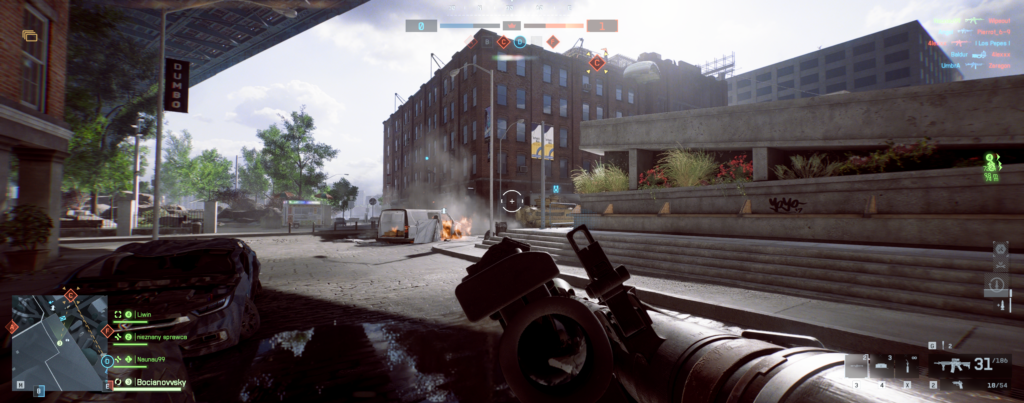This screenshot has height=403, width=1024.
Task: Click objective A marker on minimap edge
Action: tap(13, 327)
